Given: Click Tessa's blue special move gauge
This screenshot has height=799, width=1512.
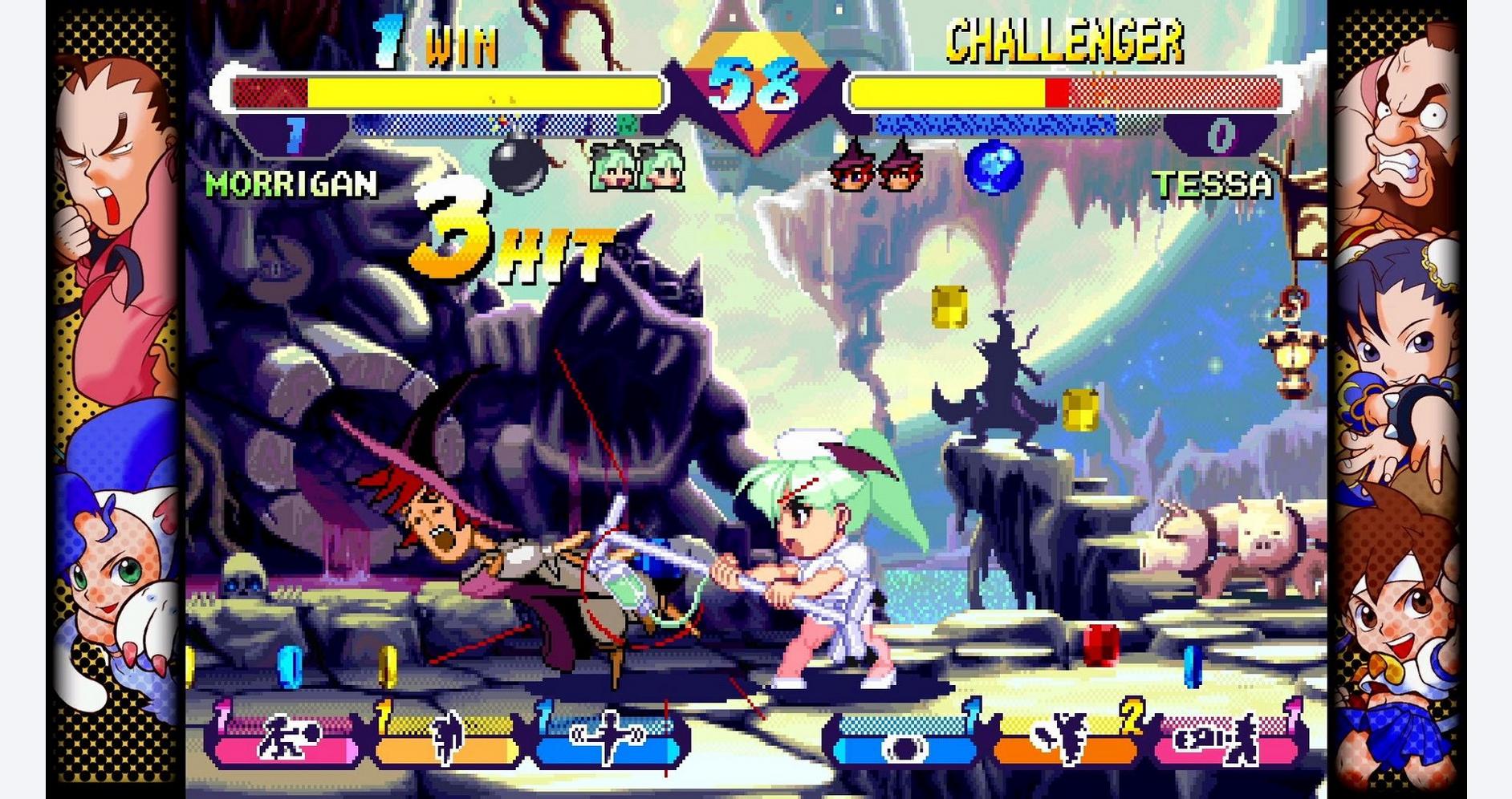Looking at the screenshot, I should tap(905, 740).
